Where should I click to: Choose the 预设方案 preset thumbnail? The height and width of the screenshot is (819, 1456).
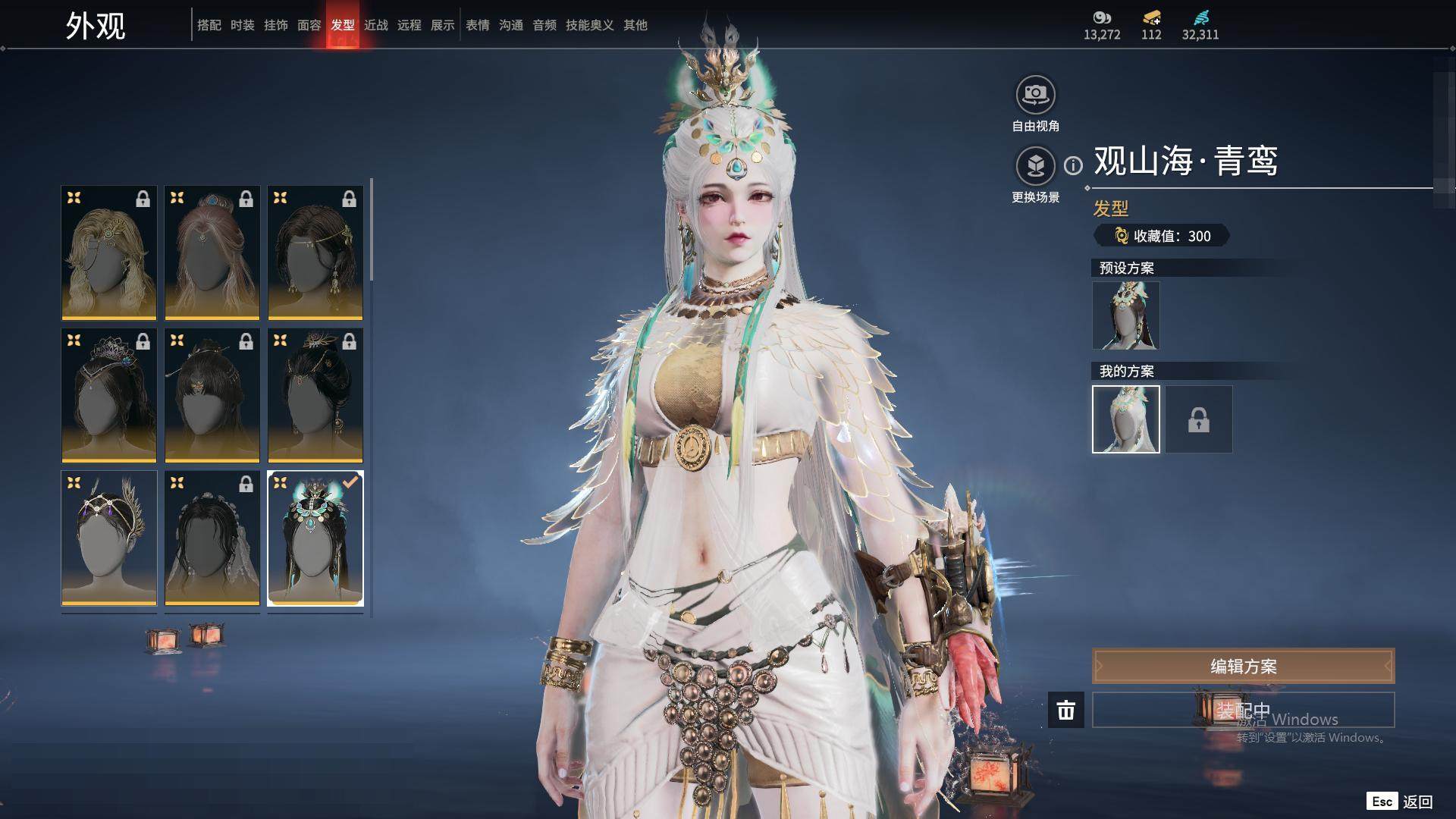tap(1125, 315)
